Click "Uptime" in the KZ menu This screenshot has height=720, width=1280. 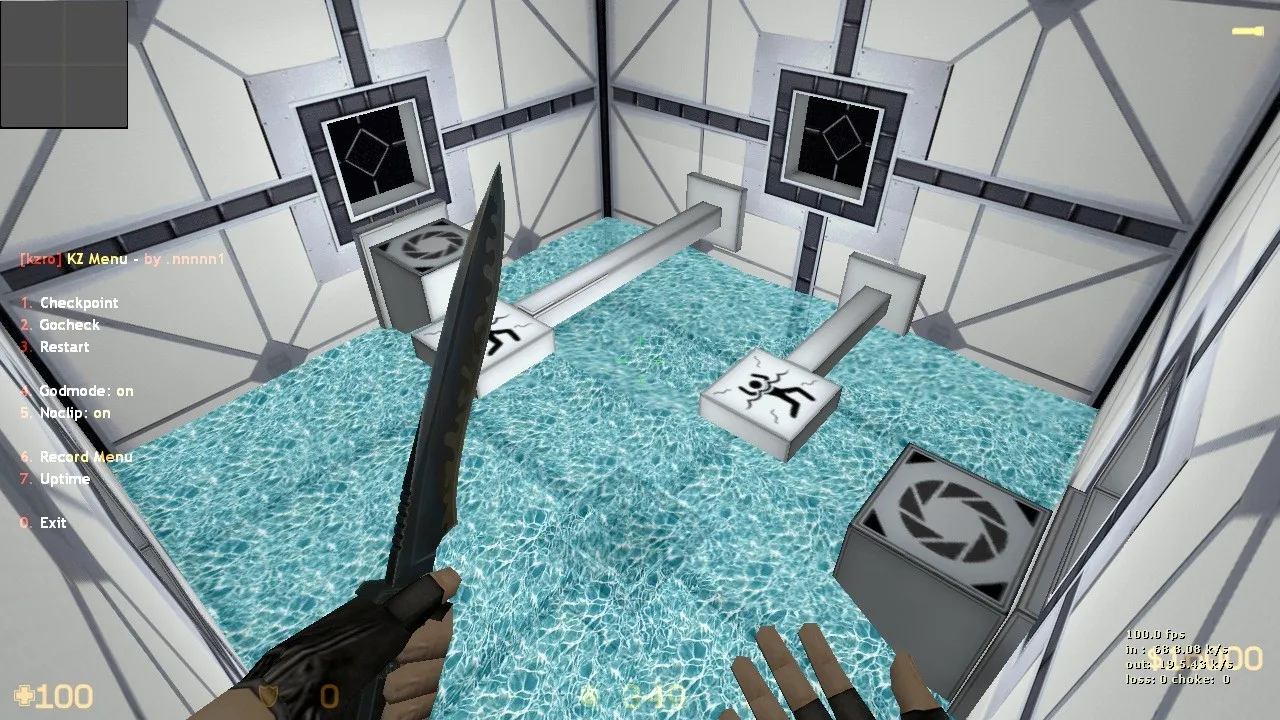pyautogui.click(x=64, y=479)
